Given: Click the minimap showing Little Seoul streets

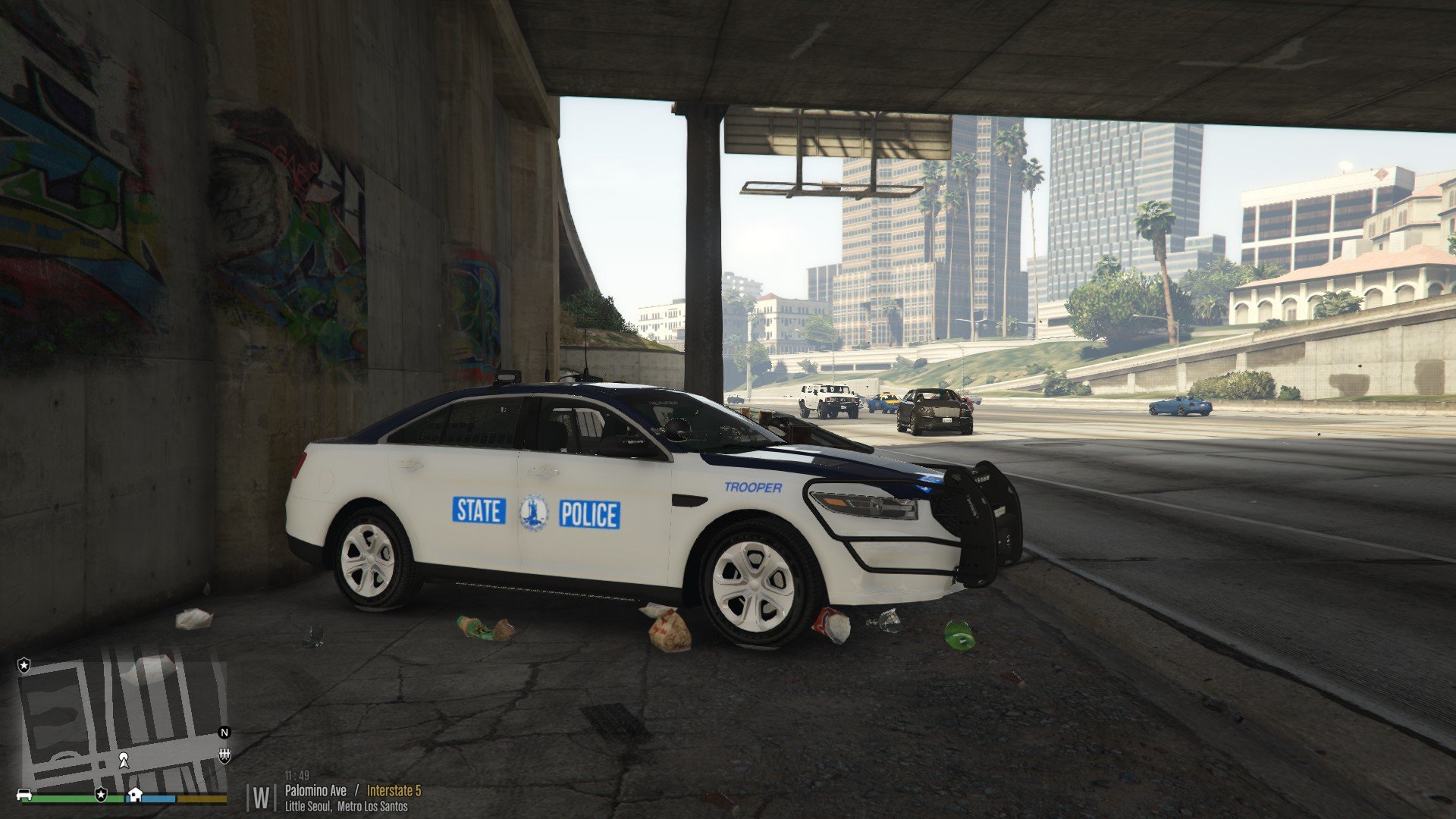Looking at the screenshot, I should coord(121,720).
